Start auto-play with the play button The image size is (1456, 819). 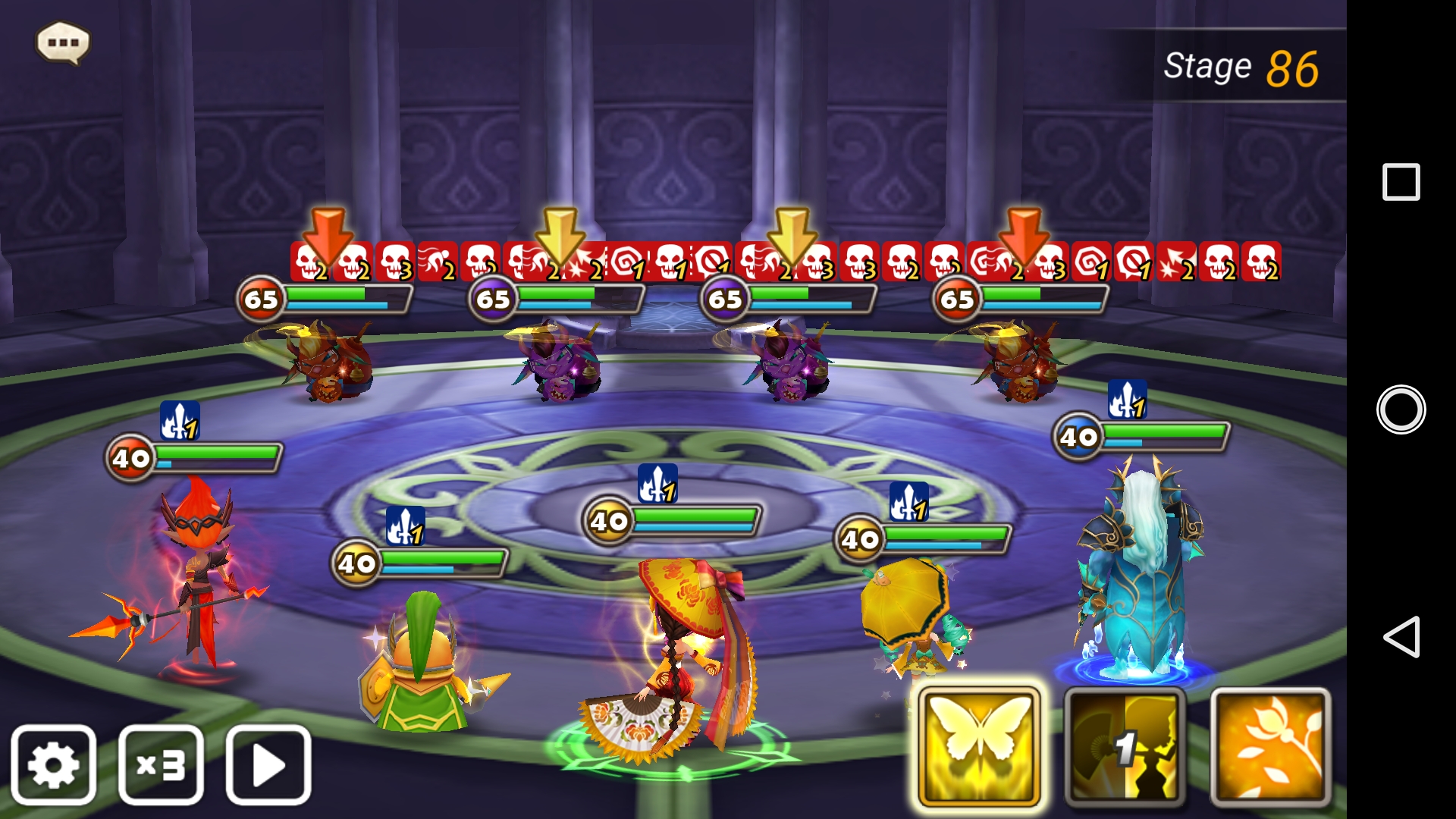pyautogui.click(x=268, y=764)
